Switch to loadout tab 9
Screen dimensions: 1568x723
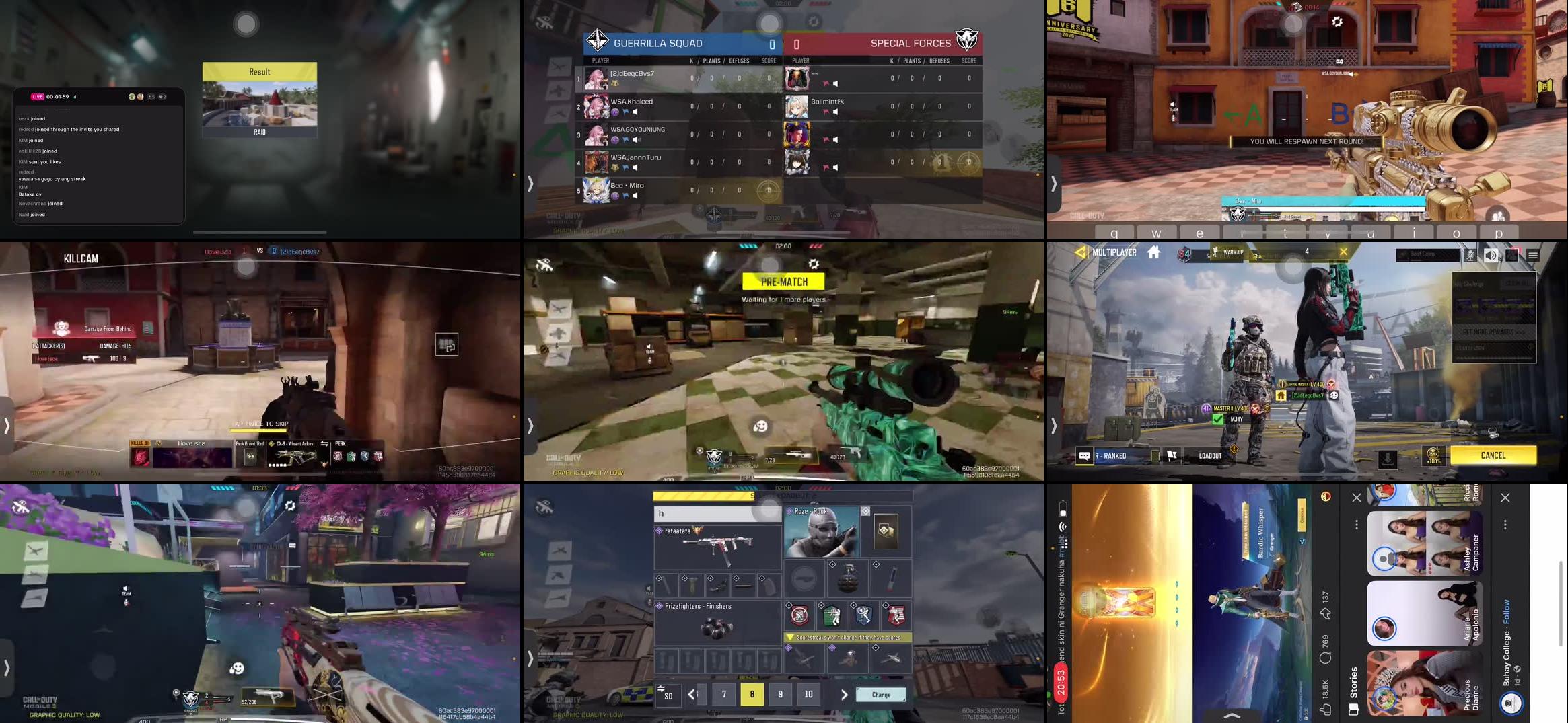click(780, 693)
